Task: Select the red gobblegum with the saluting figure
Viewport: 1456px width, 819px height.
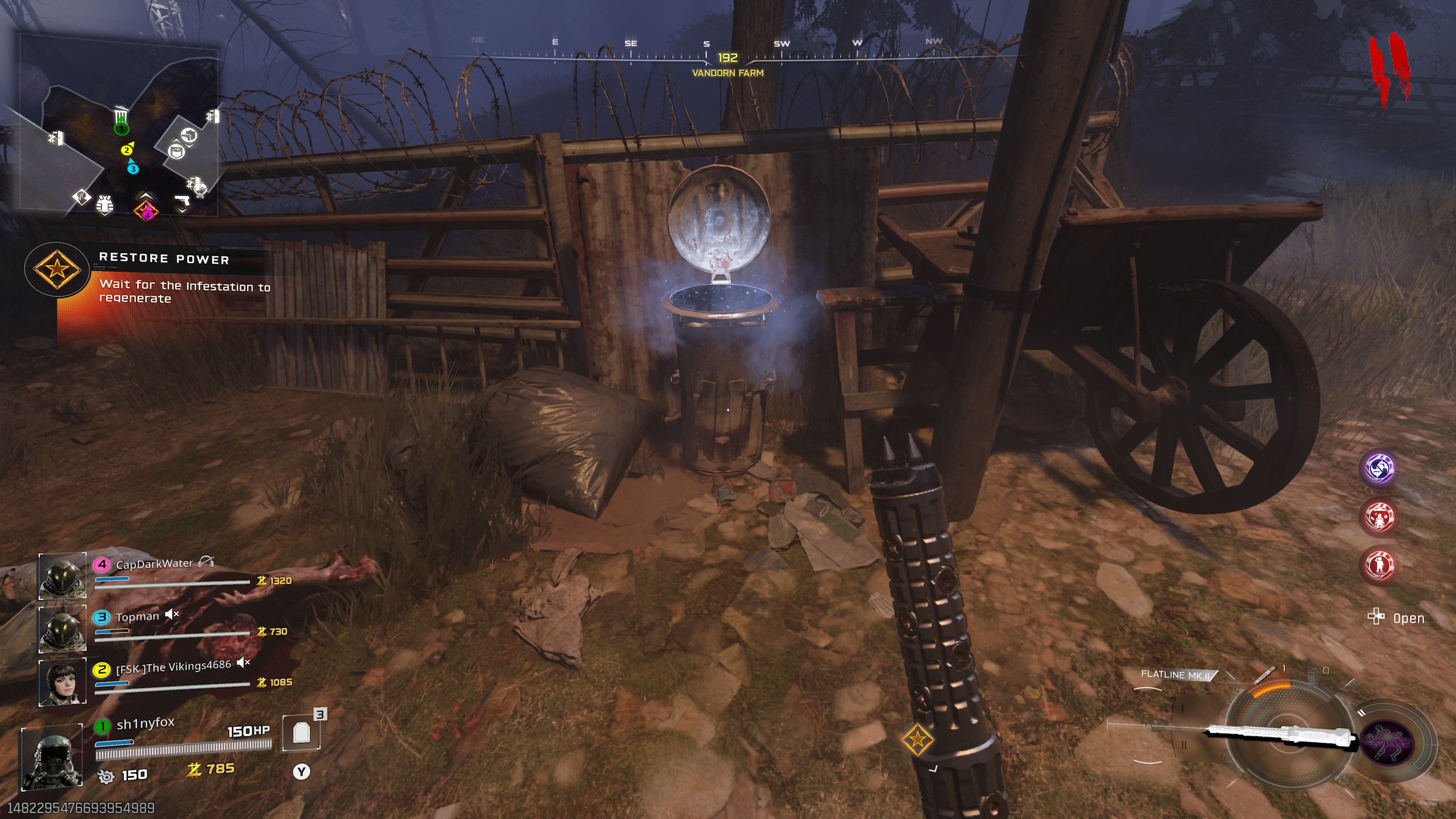Action: (1379, 565)
